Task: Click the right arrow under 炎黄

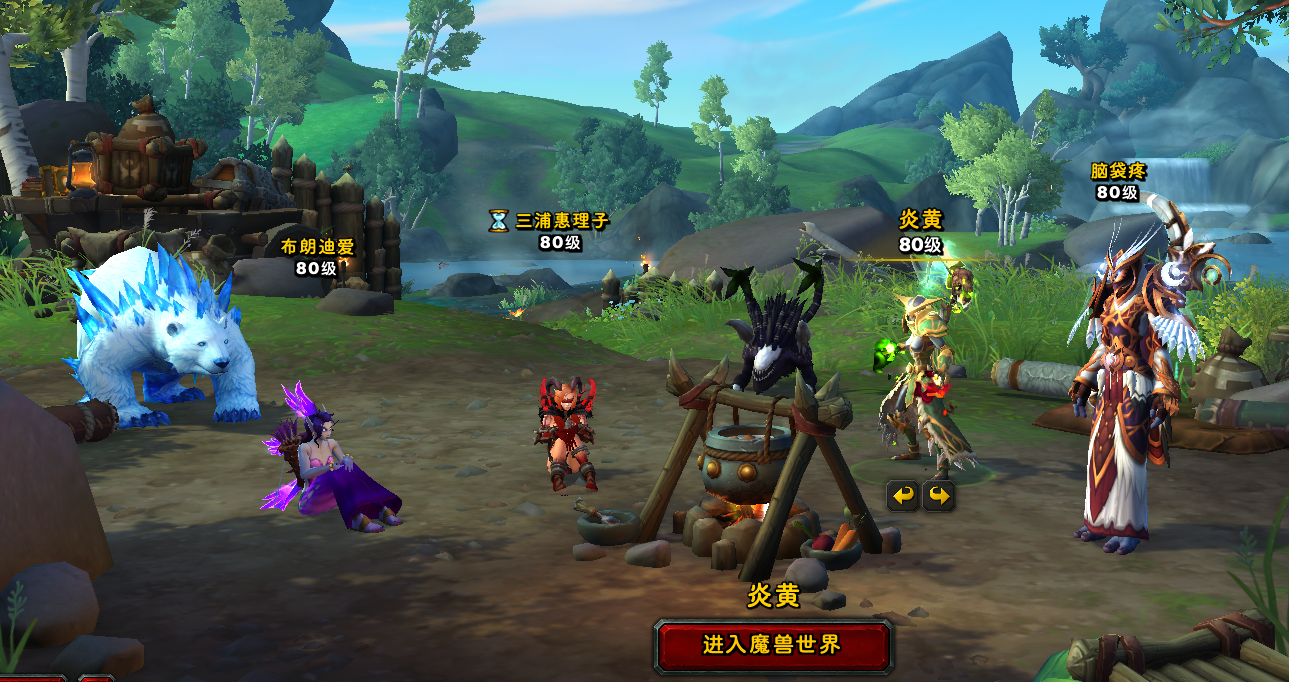Action: click(x=938, y=495)
